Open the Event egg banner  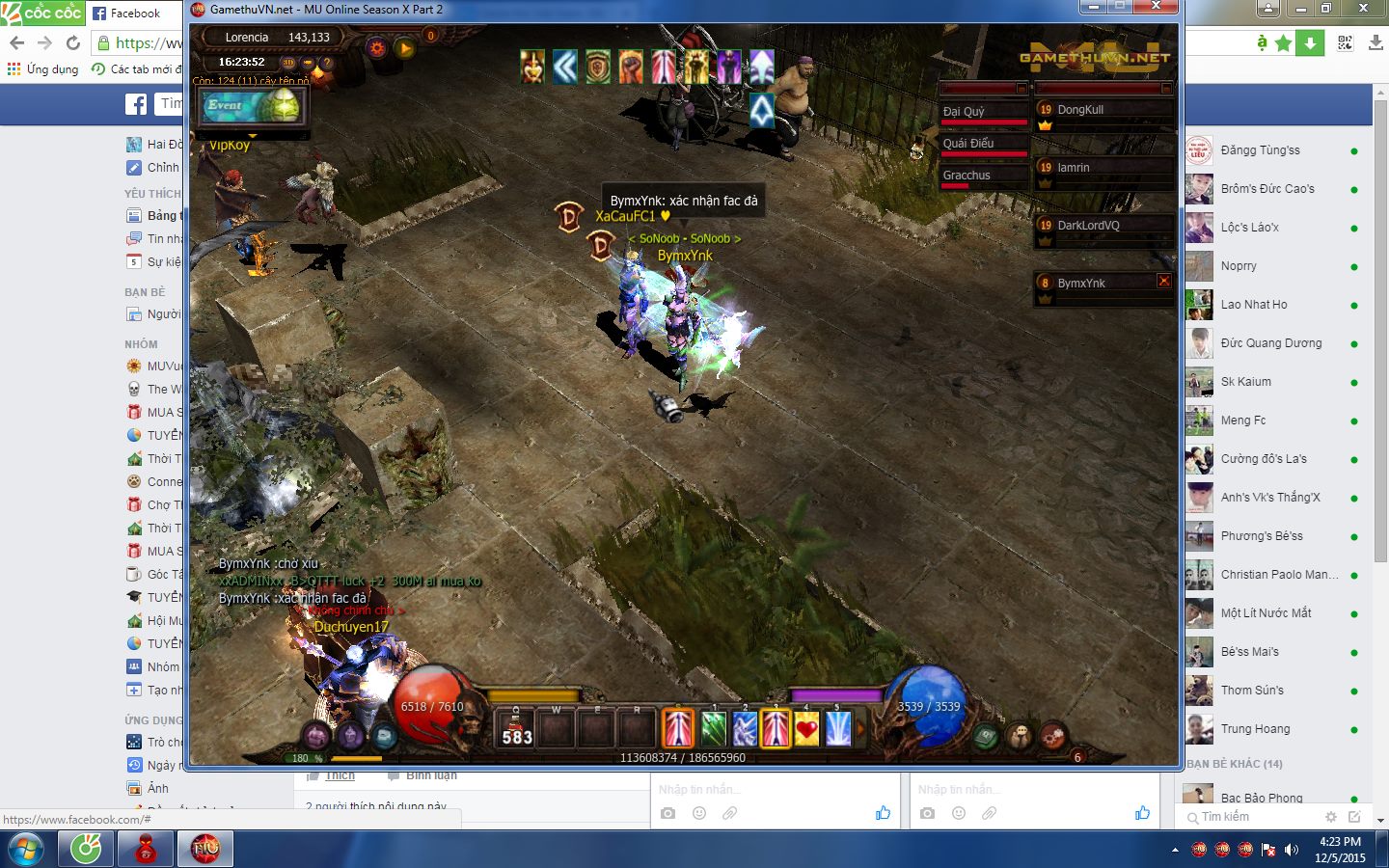[253, 106]
